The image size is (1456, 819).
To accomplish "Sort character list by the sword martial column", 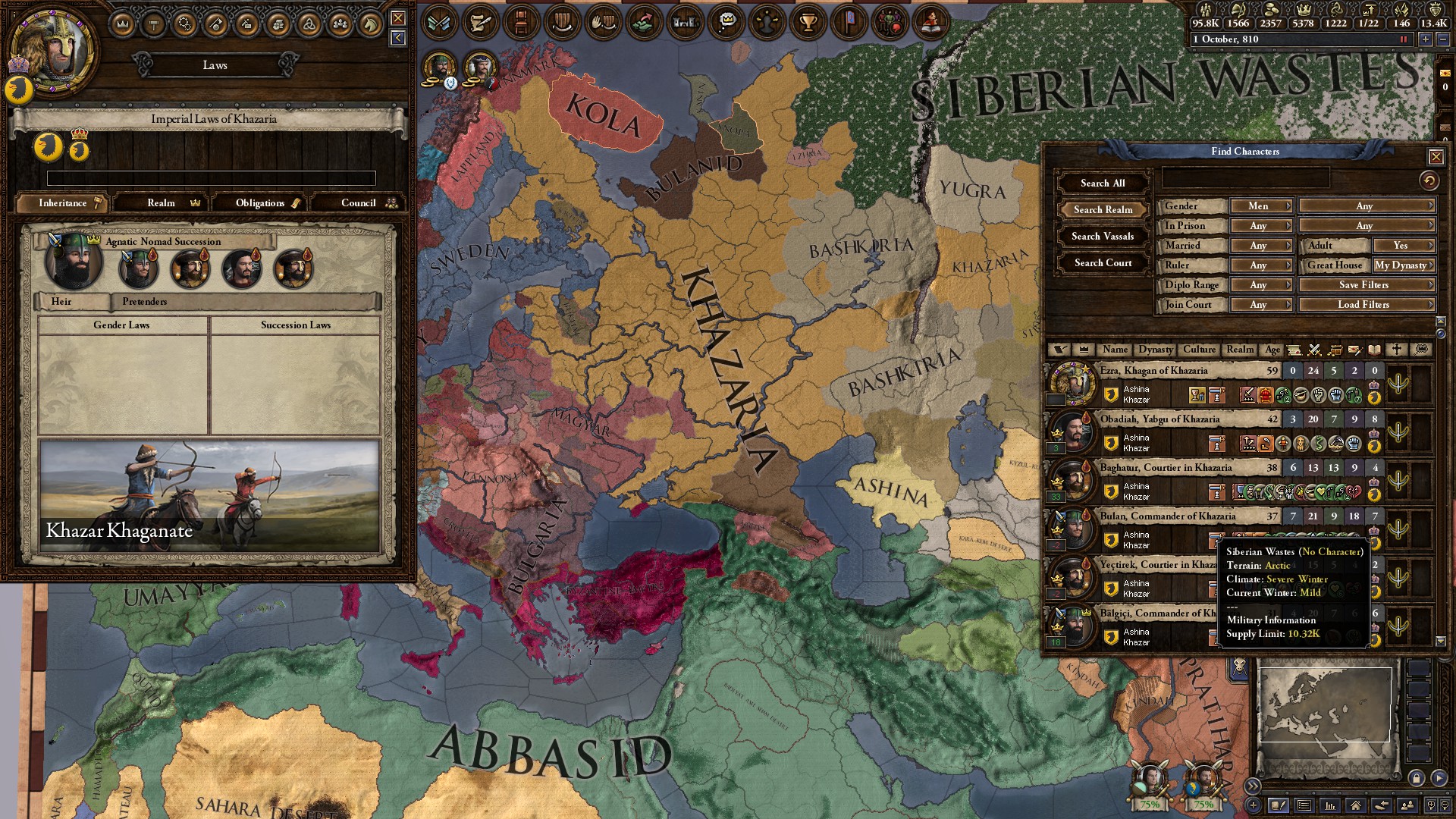I will 1314,350.
